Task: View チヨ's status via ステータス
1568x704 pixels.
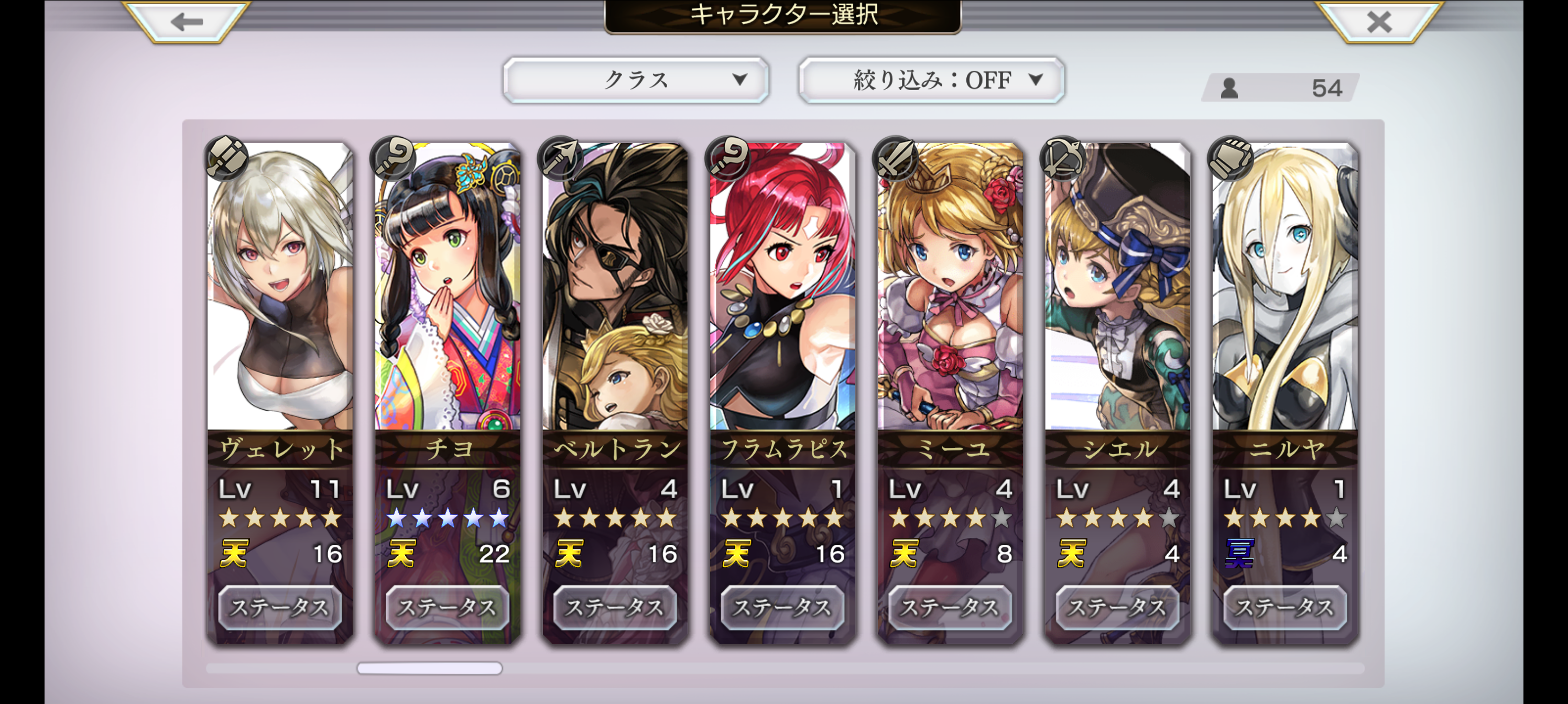Action: coord(448,607)
